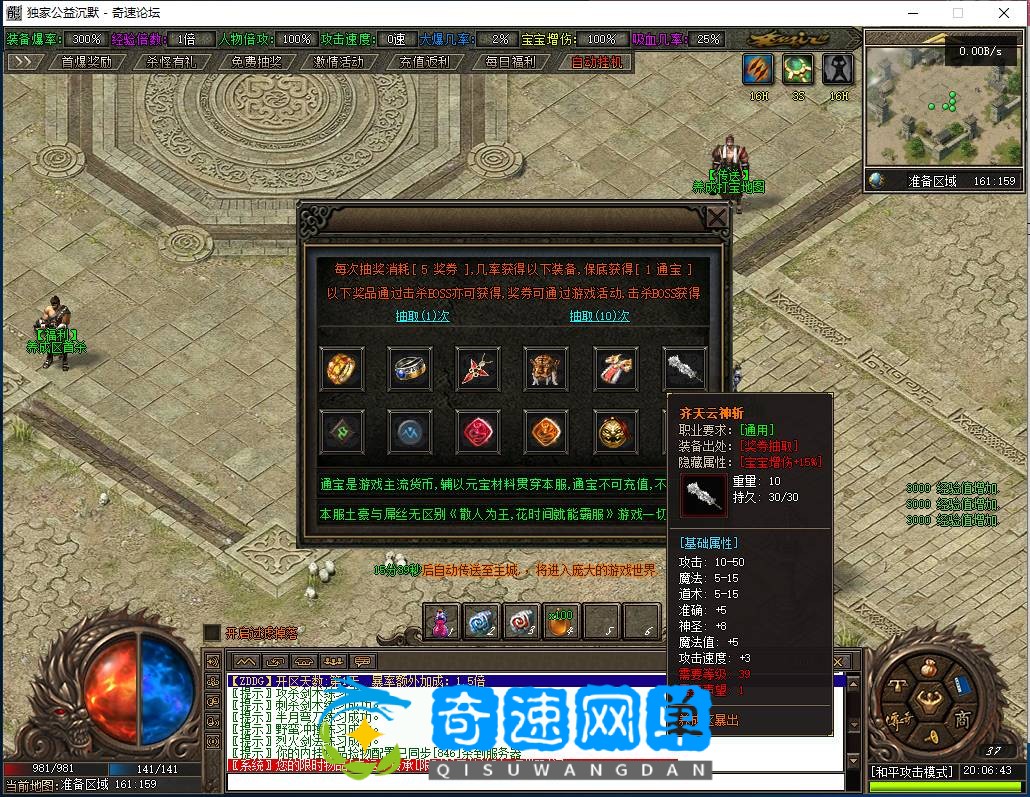Screen dimensions: 1030x797
Task: Collapse the top menu with the >> arrow
Action: [x=22, y=61]
